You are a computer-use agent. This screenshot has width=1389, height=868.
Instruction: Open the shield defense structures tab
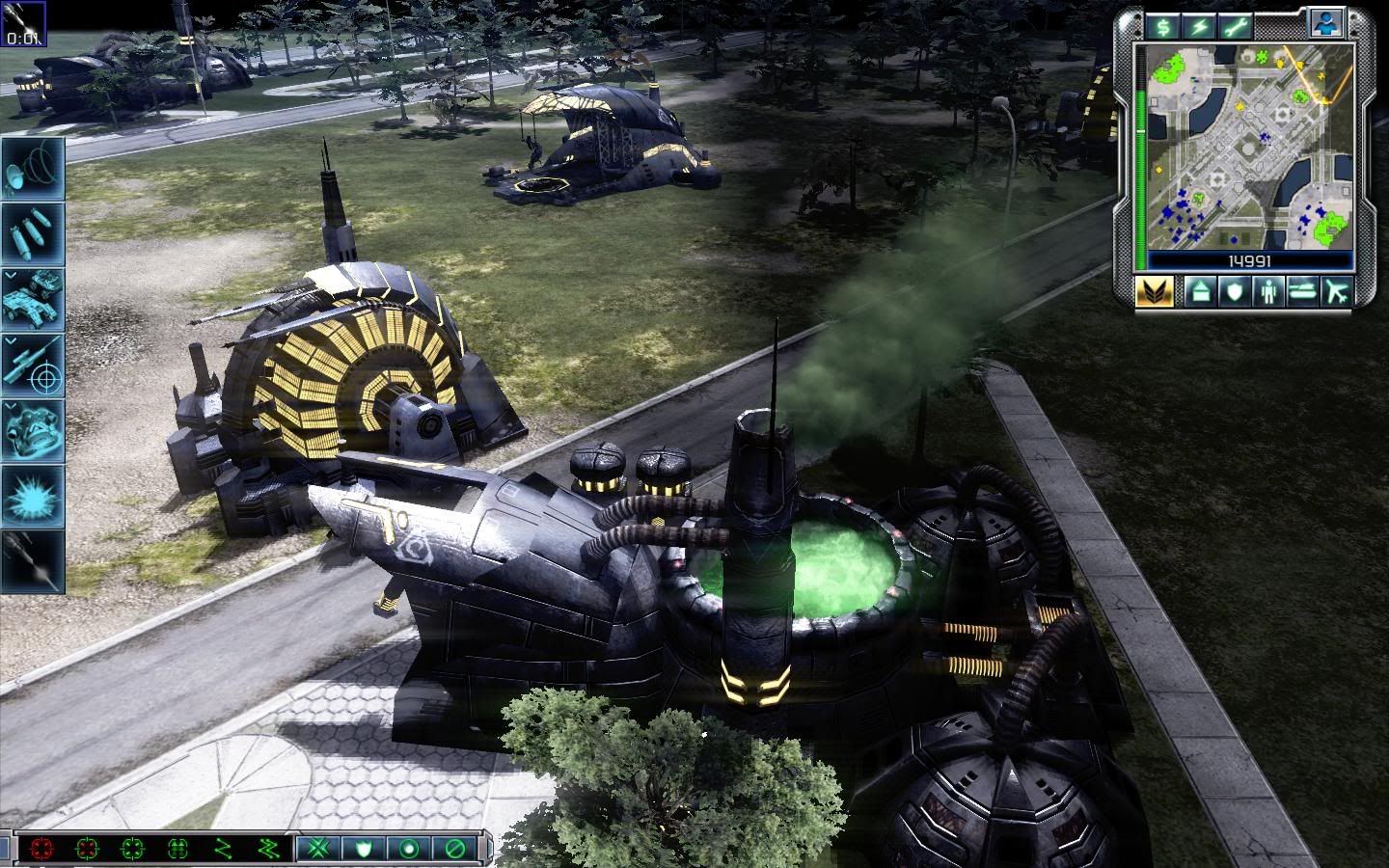[x=1235, y=291]
